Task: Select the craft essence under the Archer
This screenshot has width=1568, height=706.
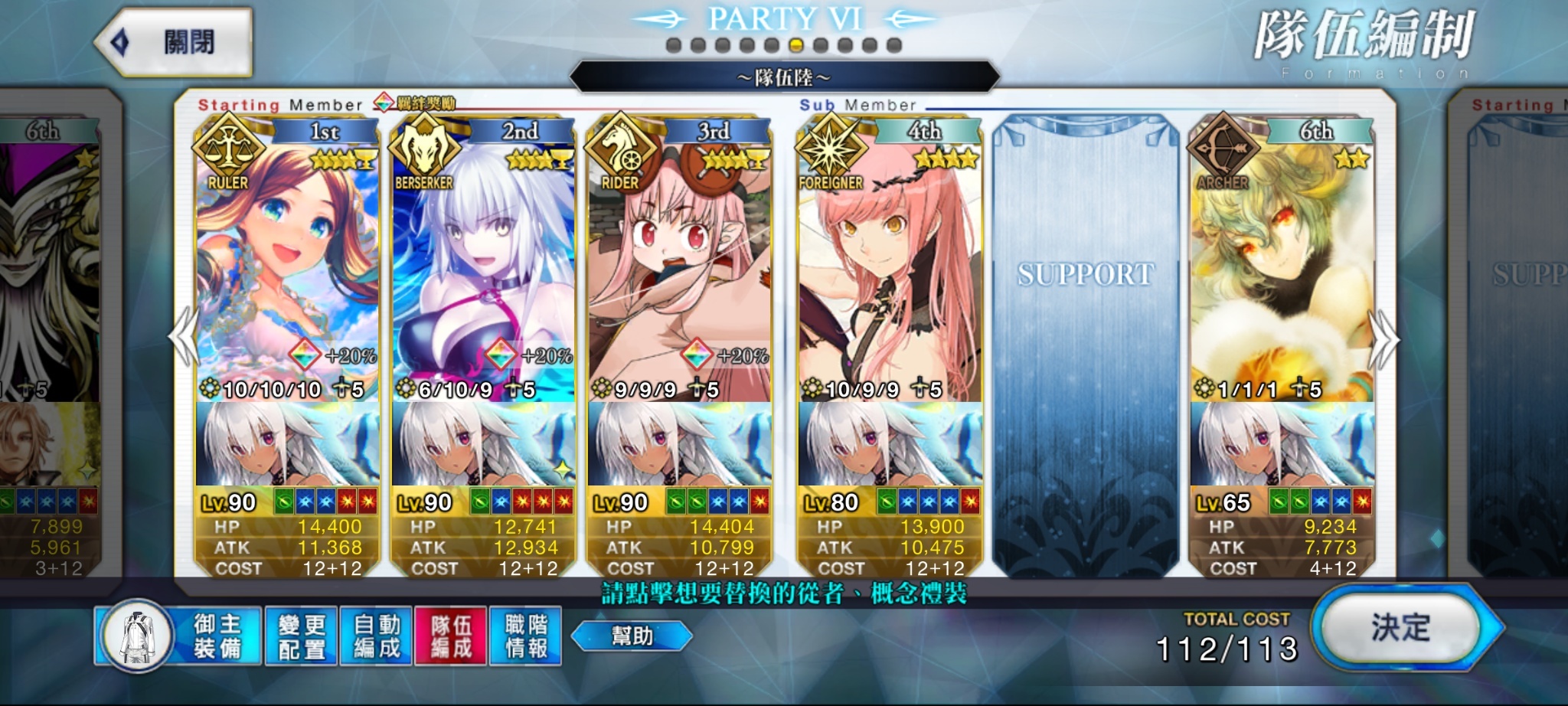Action: (1282, 444)
